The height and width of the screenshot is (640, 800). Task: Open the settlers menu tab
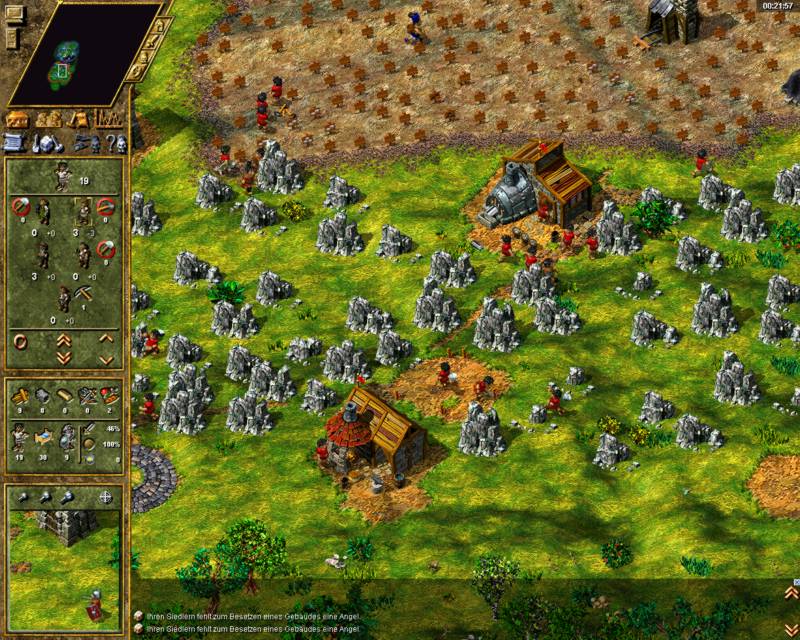click(47, 120)
